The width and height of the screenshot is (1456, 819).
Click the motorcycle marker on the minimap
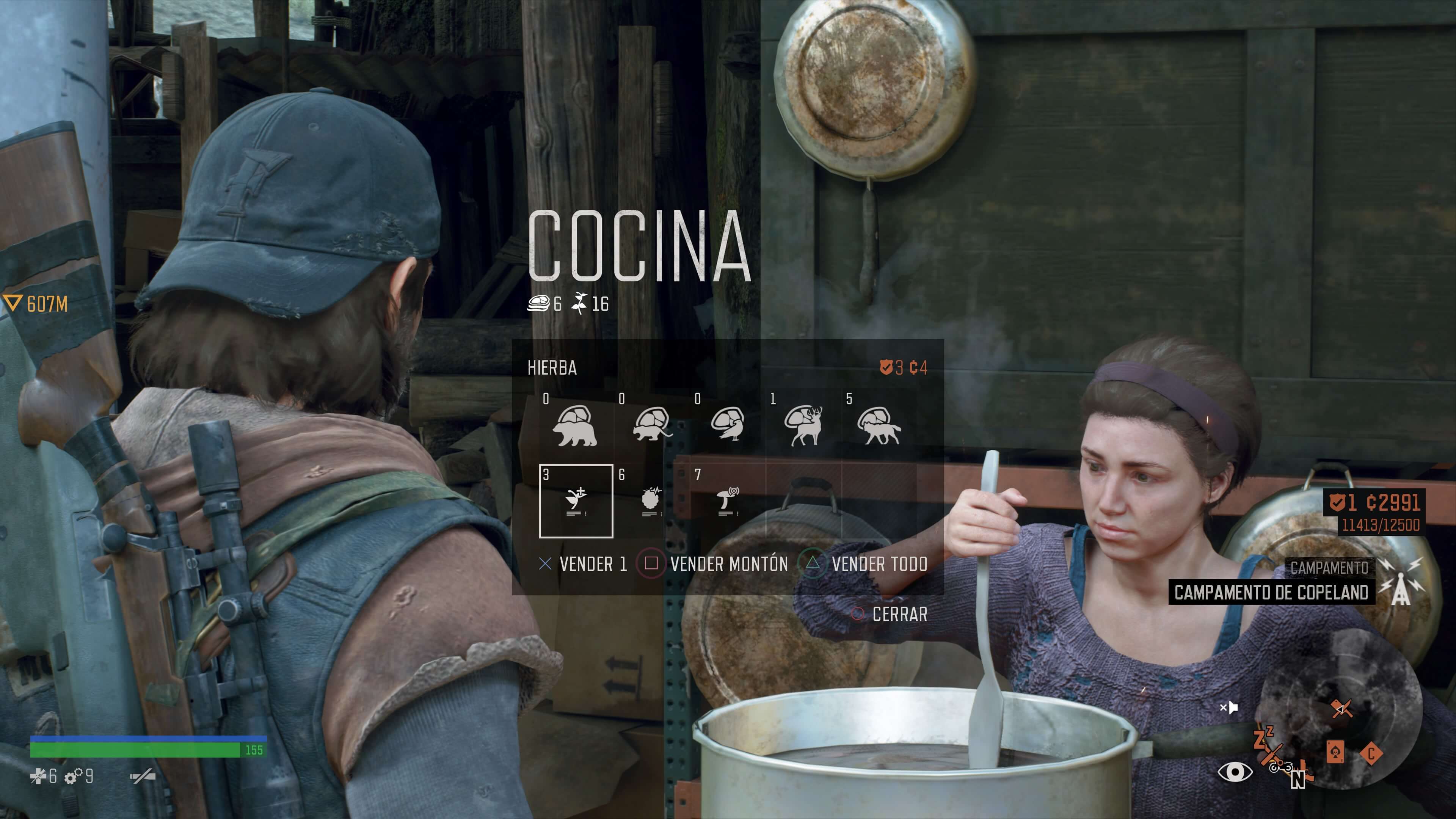[1280, 767]
